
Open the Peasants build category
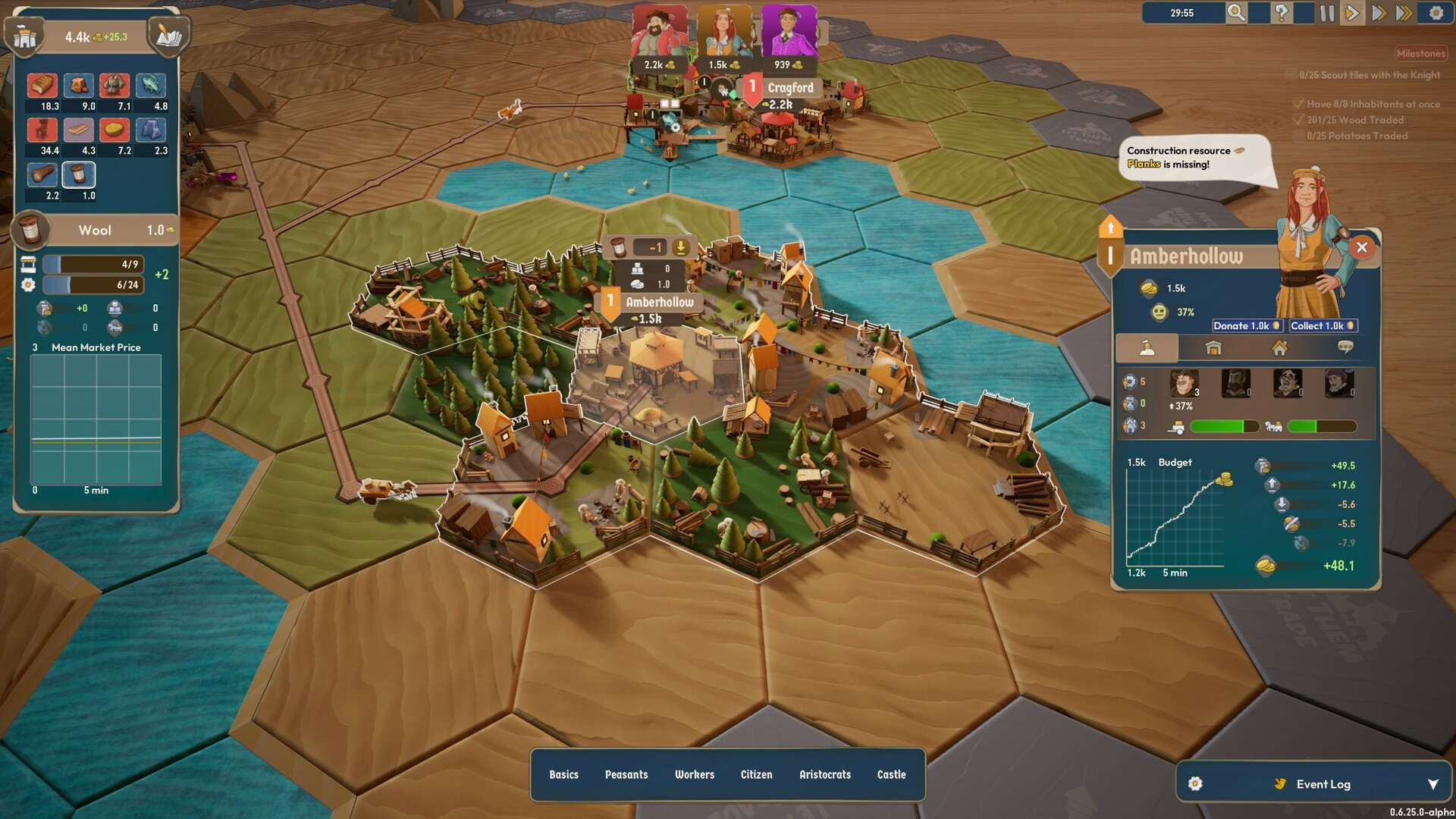click(x=626, y=774)
